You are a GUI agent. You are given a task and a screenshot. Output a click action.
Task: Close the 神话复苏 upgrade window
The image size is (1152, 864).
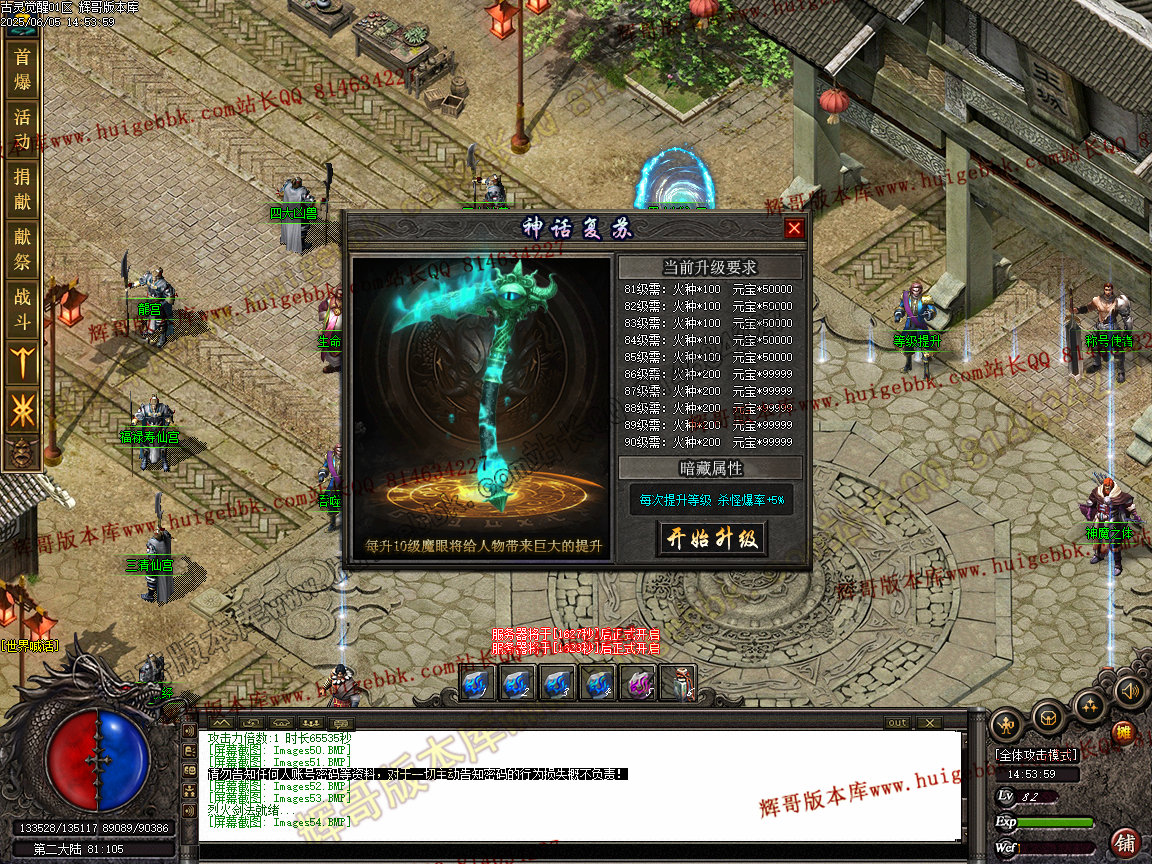tap(794, 228)
